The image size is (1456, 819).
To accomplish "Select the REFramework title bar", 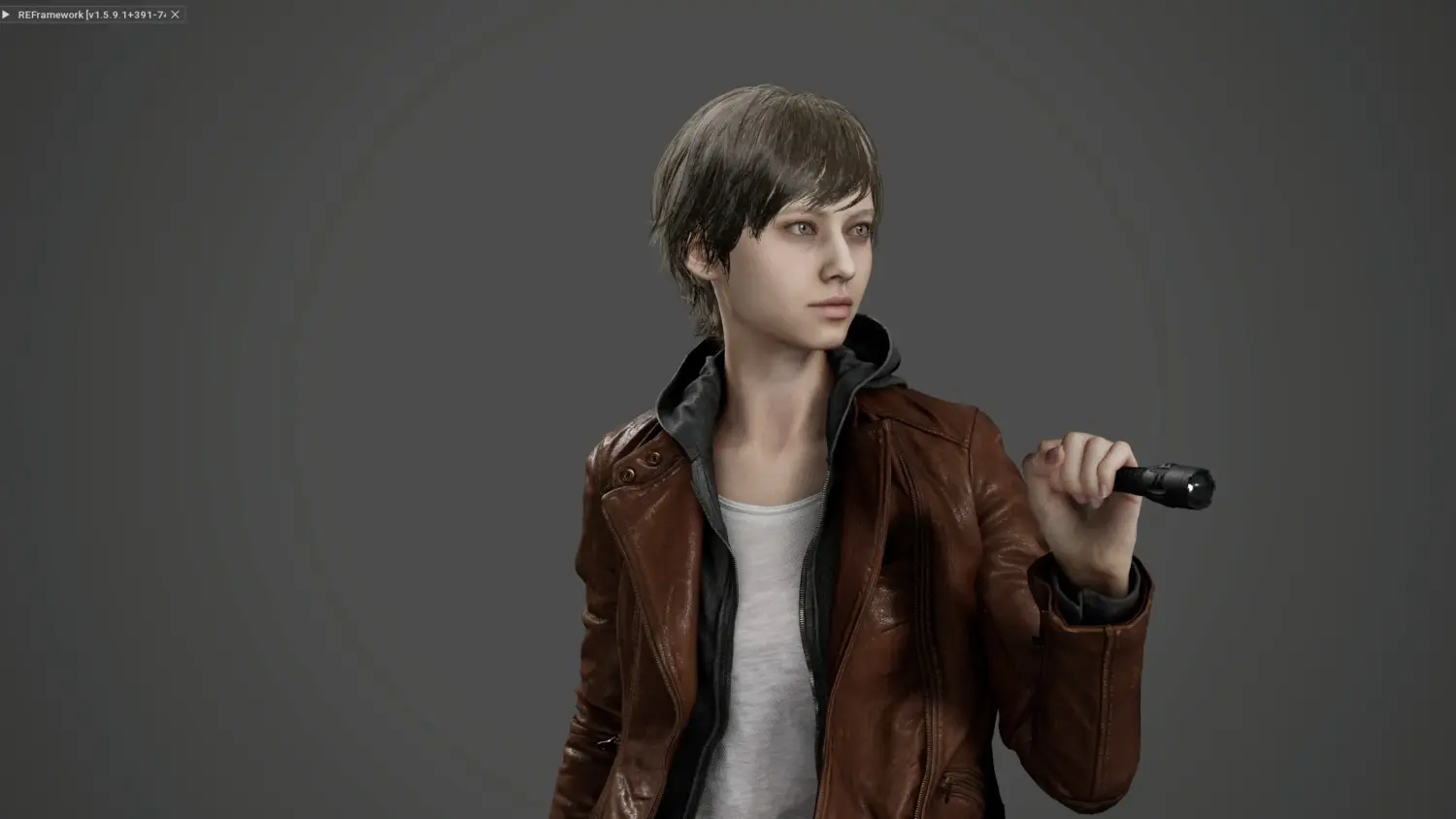I will (91, 15).
